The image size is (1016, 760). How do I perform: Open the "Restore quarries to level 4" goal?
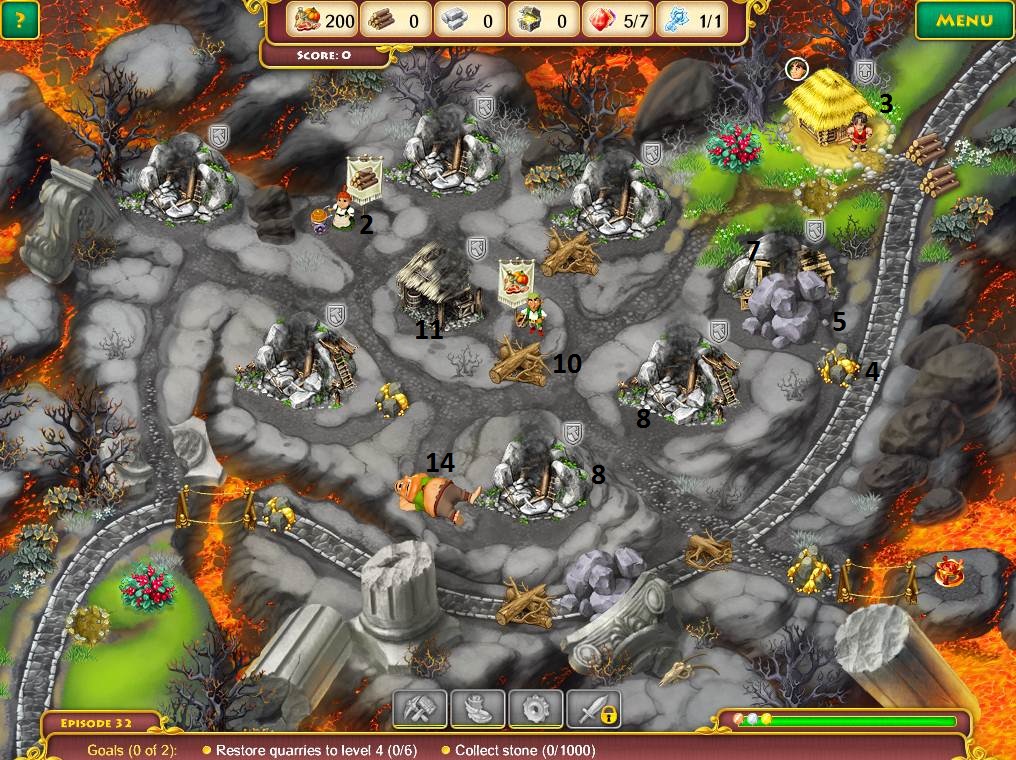(x=315, y=749)
